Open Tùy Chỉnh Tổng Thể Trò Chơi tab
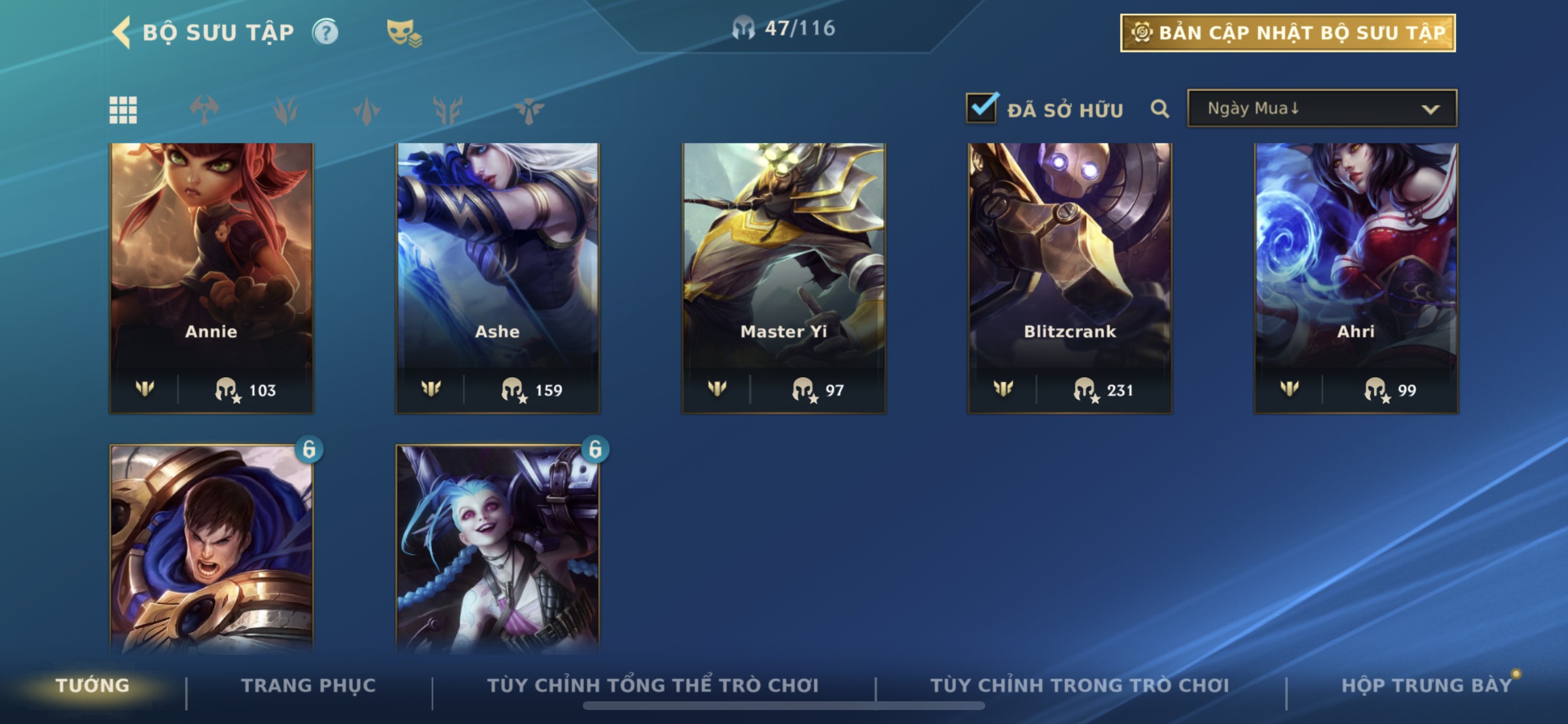 (x=653, y=686)
